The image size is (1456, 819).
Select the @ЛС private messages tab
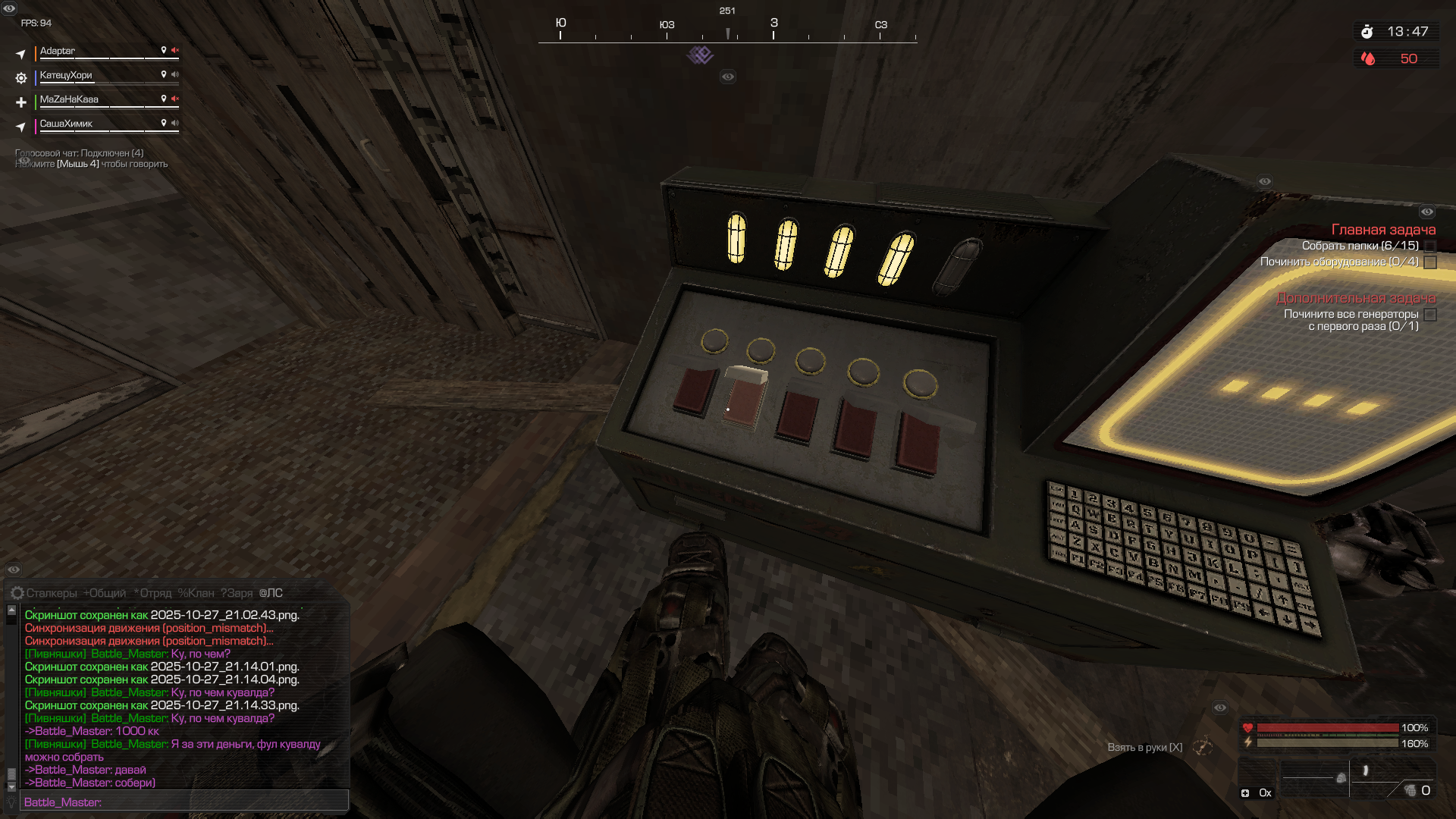(271, 593)
